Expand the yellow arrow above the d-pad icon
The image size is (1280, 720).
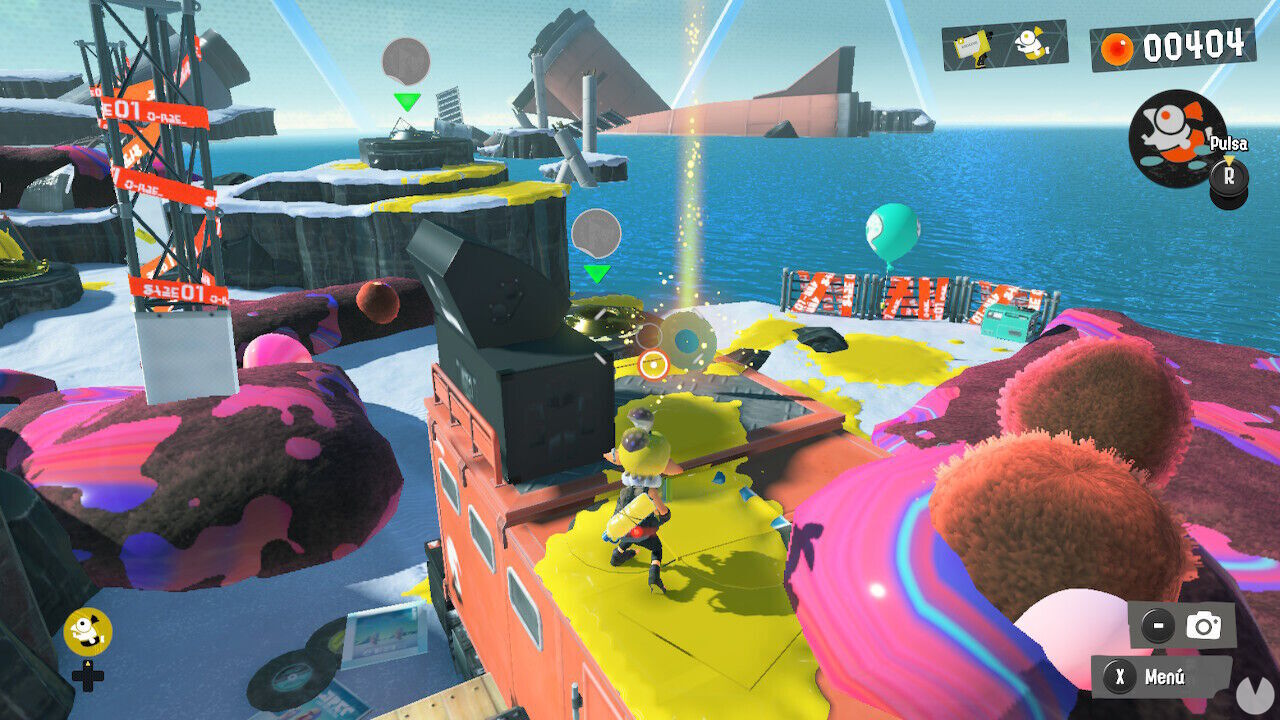pos(87,662)
